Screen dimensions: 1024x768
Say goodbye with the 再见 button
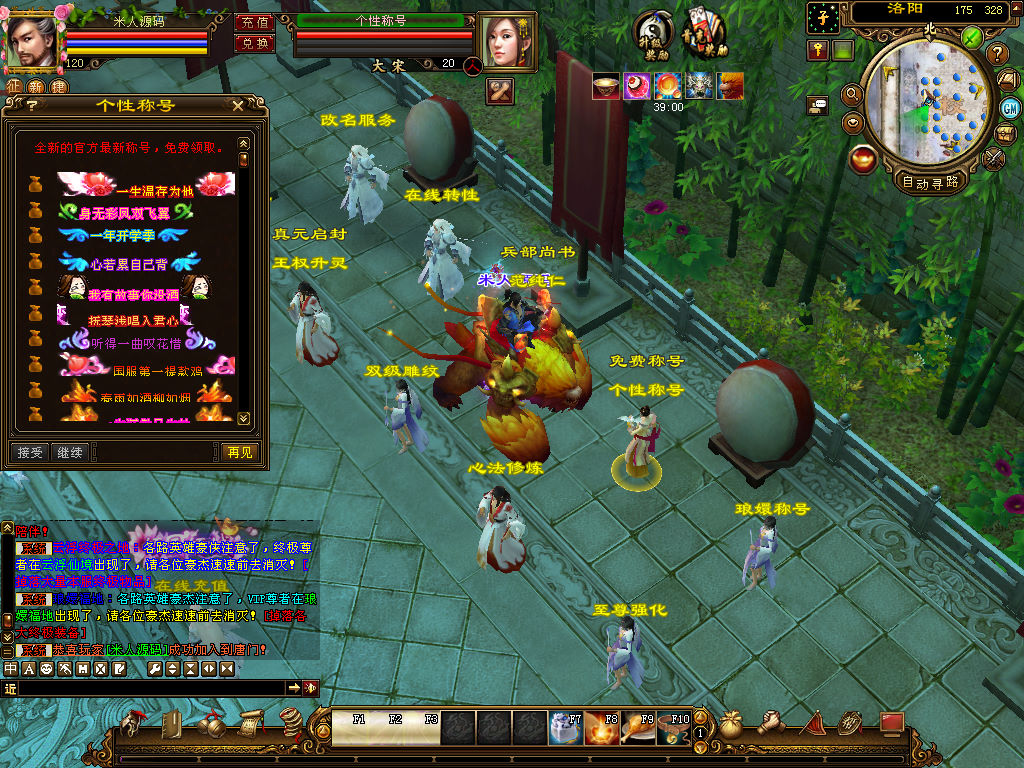coord(240,453)
